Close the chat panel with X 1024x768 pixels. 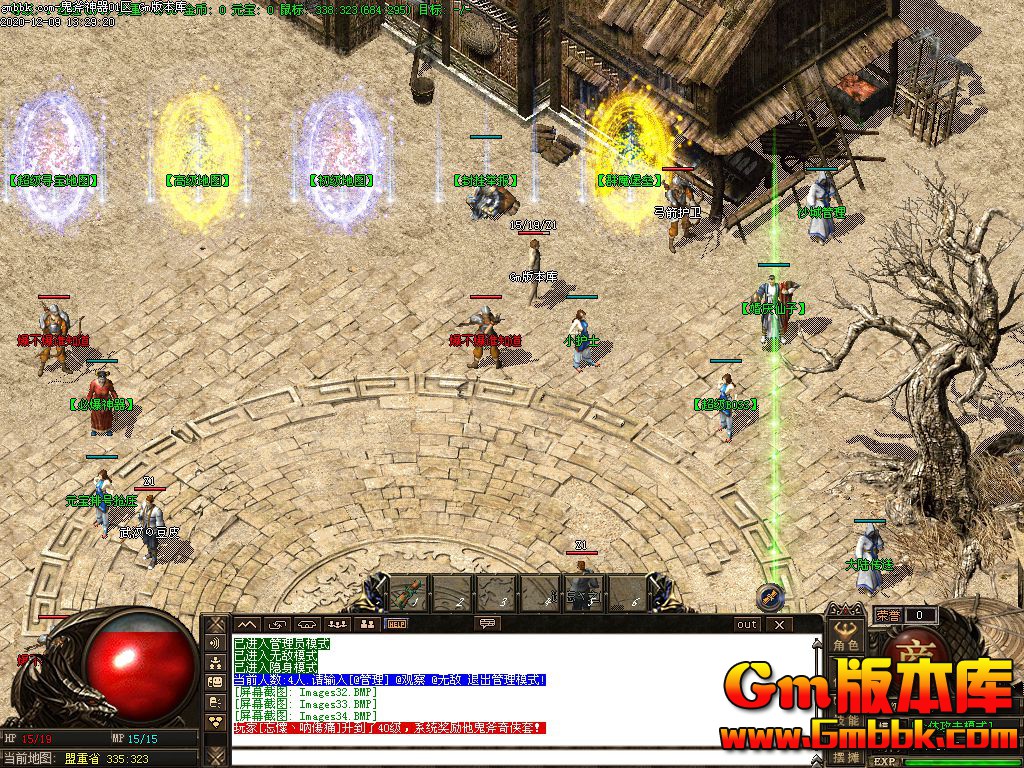click(x=778, y=624)
